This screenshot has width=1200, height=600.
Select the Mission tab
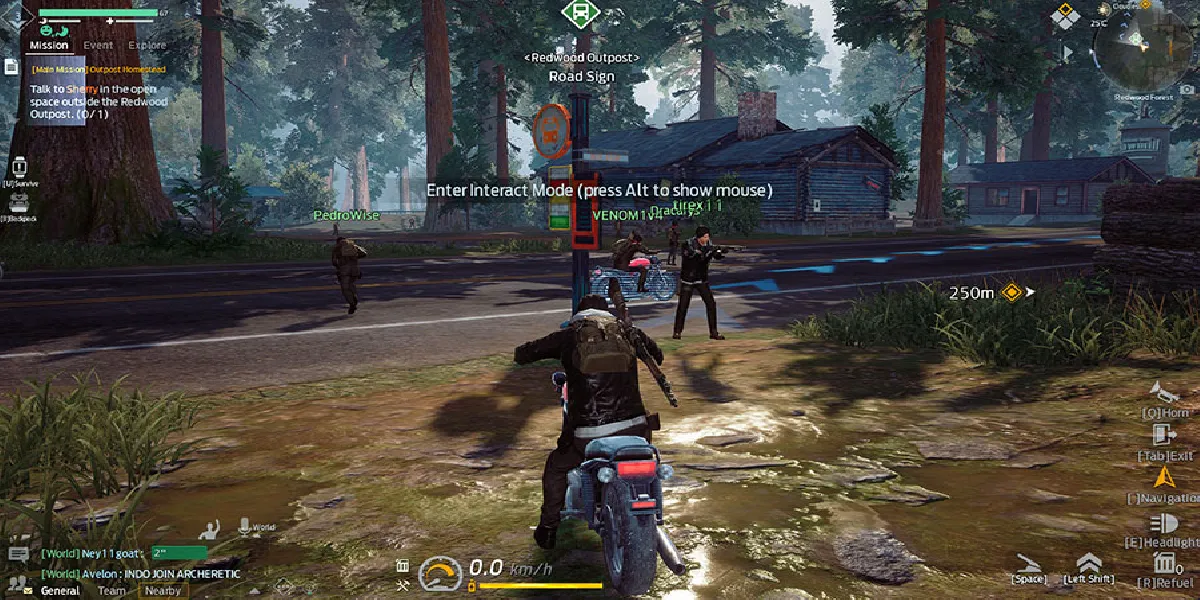point(49,45)
